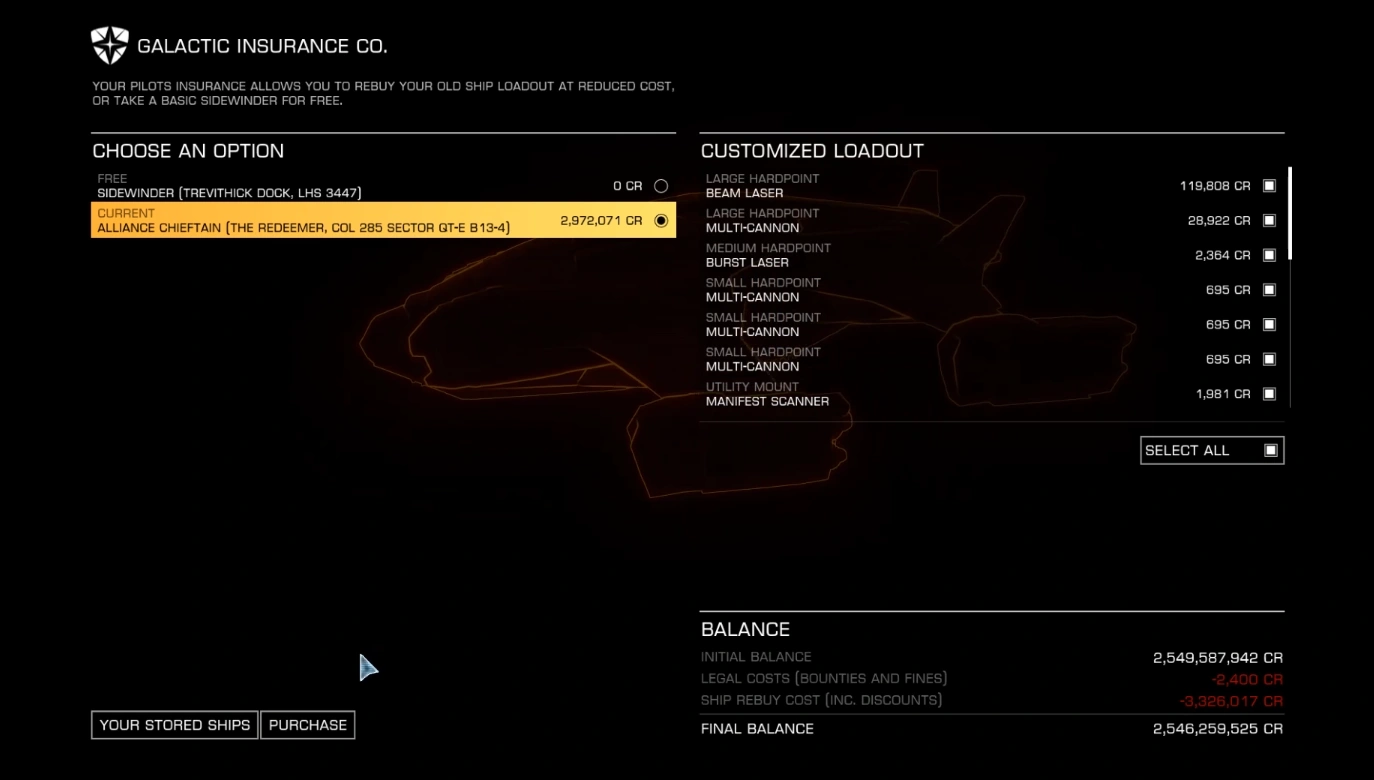The width and height of the screenshot is (1374, 780).
Task: Check the Manifest Scanner rebuy checkbox
Action: (1269, 393)
